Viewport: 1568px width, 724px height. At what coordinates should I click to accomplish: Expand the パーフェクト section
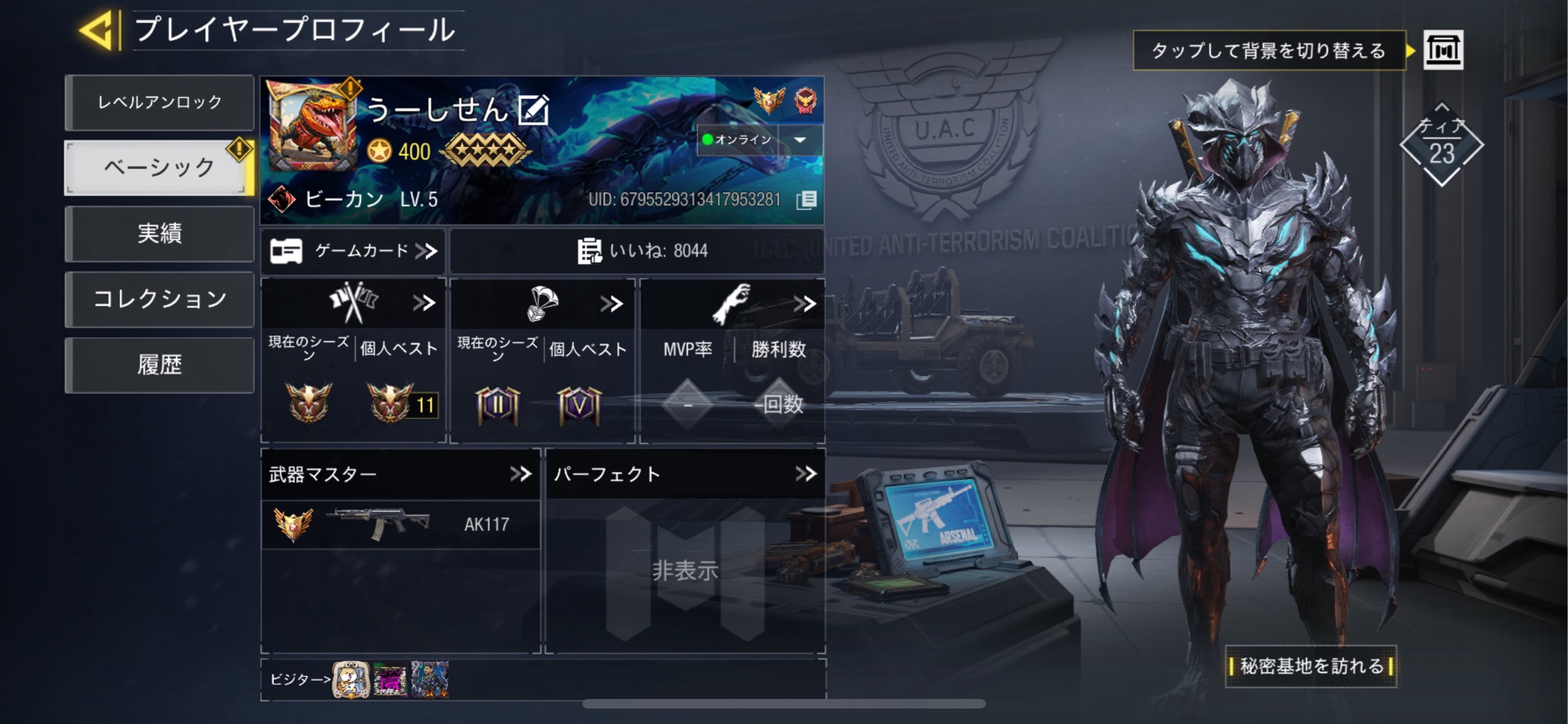[x=807, y=475]
